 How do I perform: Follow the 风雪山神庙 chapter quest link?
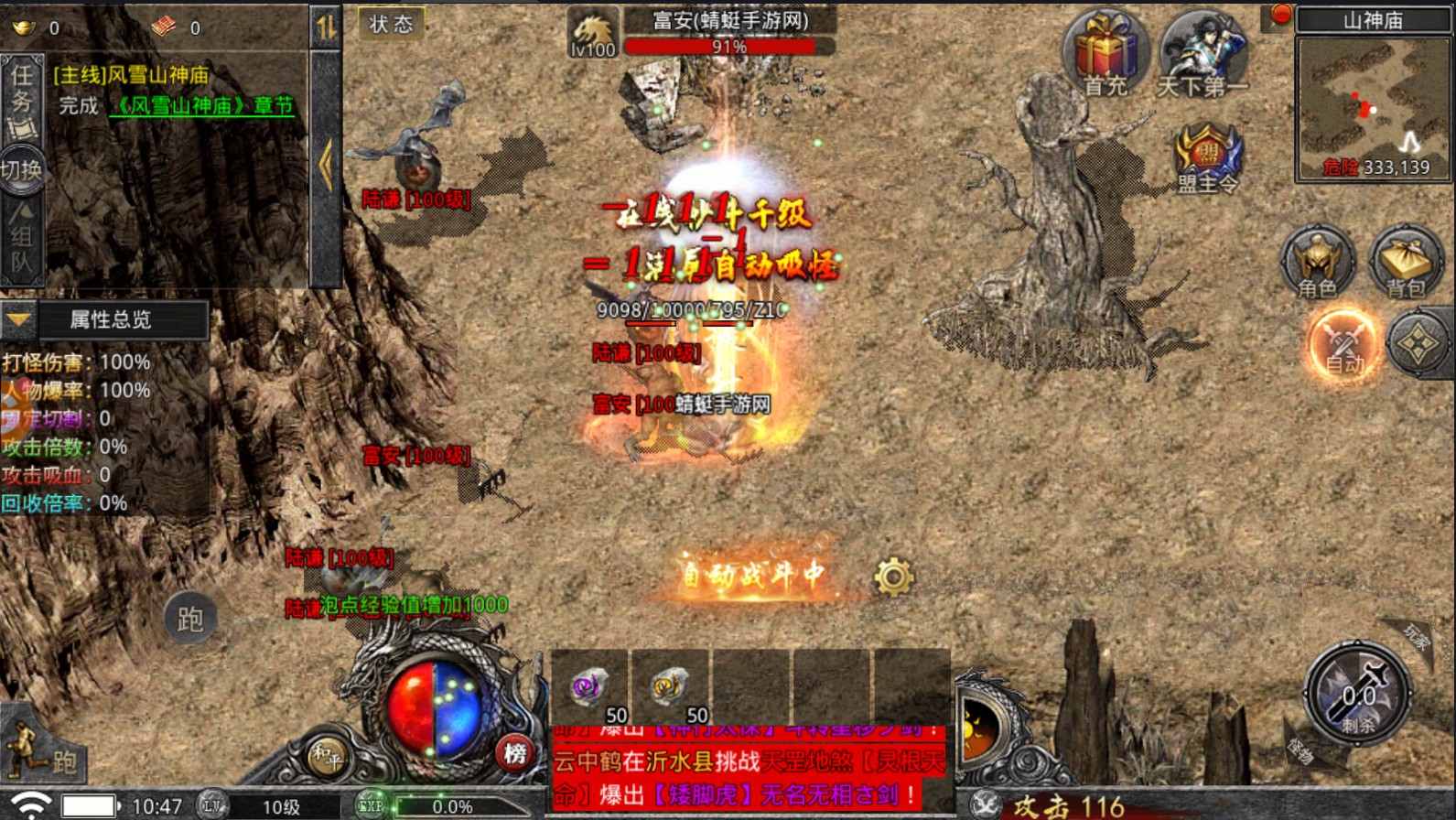point(202,106)
